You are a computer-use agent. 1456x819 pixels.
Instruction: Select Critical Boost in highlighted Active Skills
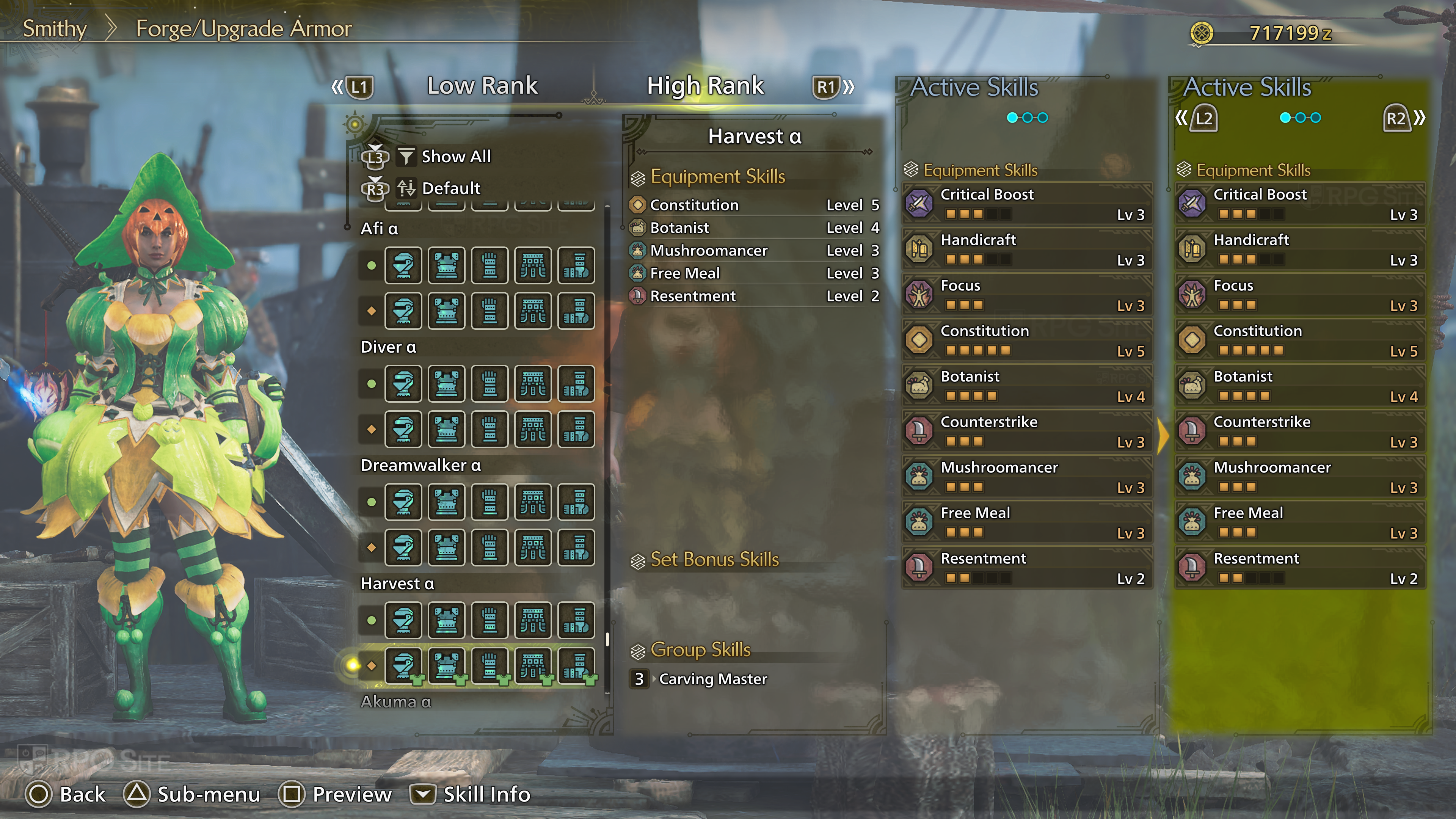[1300, 204]
